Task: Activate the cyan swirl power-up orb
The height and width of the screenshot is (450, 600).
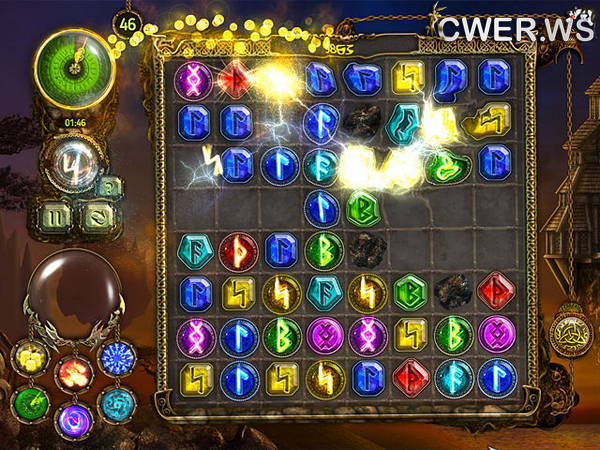Action: pyautogui.click(x=117, y=403)
